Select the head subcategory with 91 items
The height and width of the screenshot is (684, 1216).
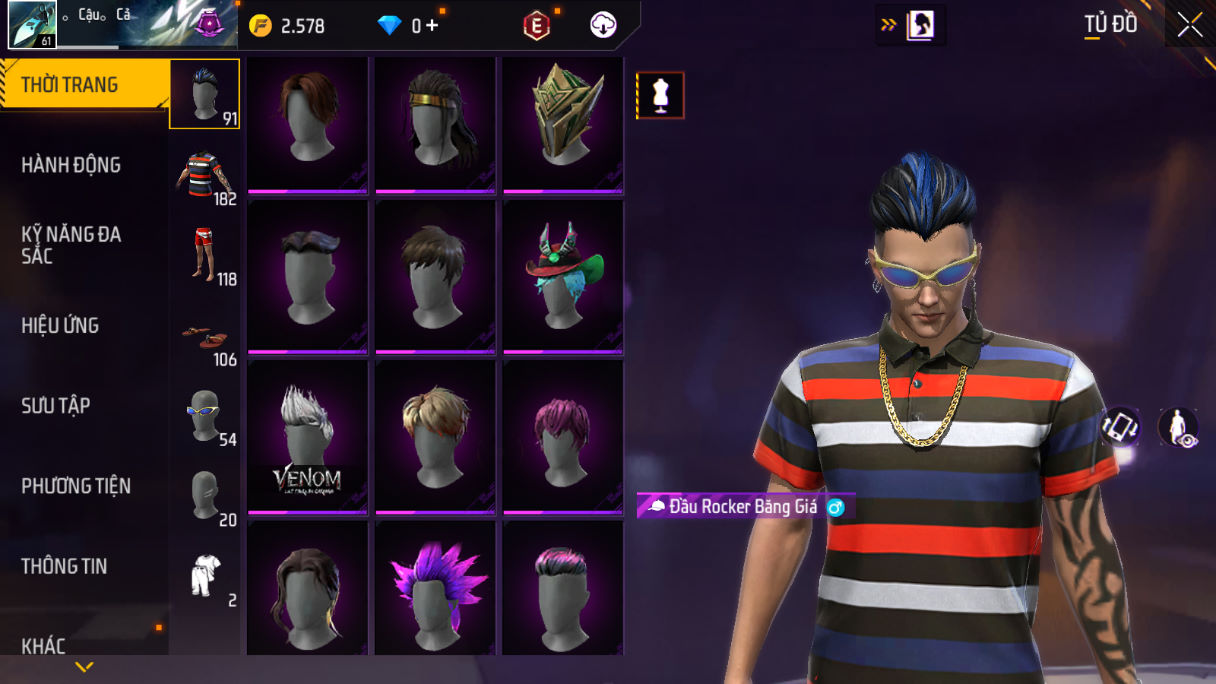pos(204,94)
